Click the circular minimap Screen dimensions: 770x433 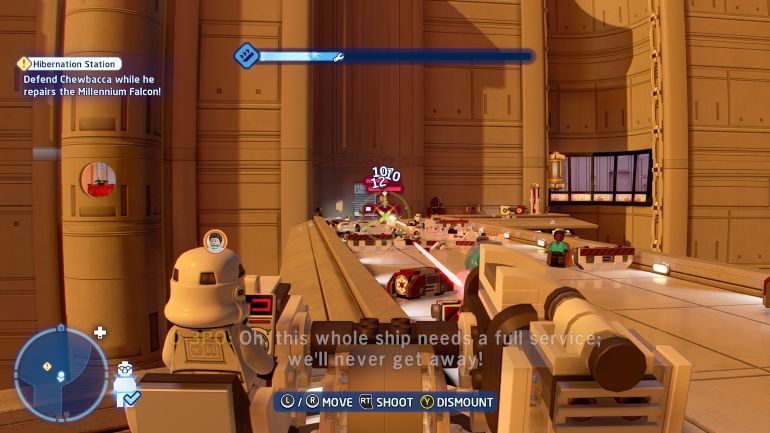[60, 373]
